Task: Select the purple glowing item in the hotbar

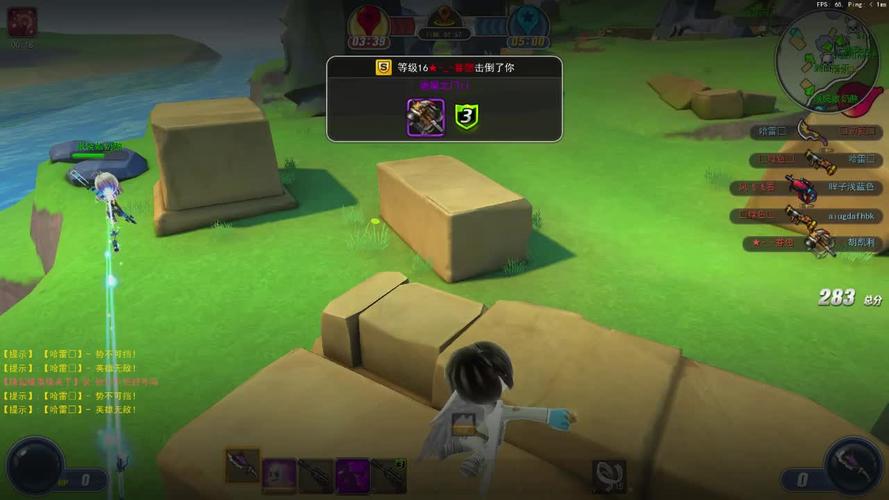Action: coord(352,475)
